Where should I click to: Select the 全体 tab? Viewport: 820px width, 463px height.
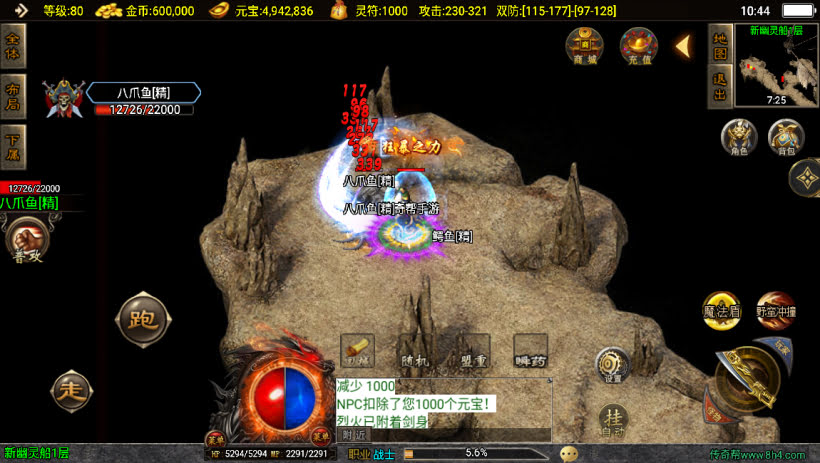pos(14,46)
